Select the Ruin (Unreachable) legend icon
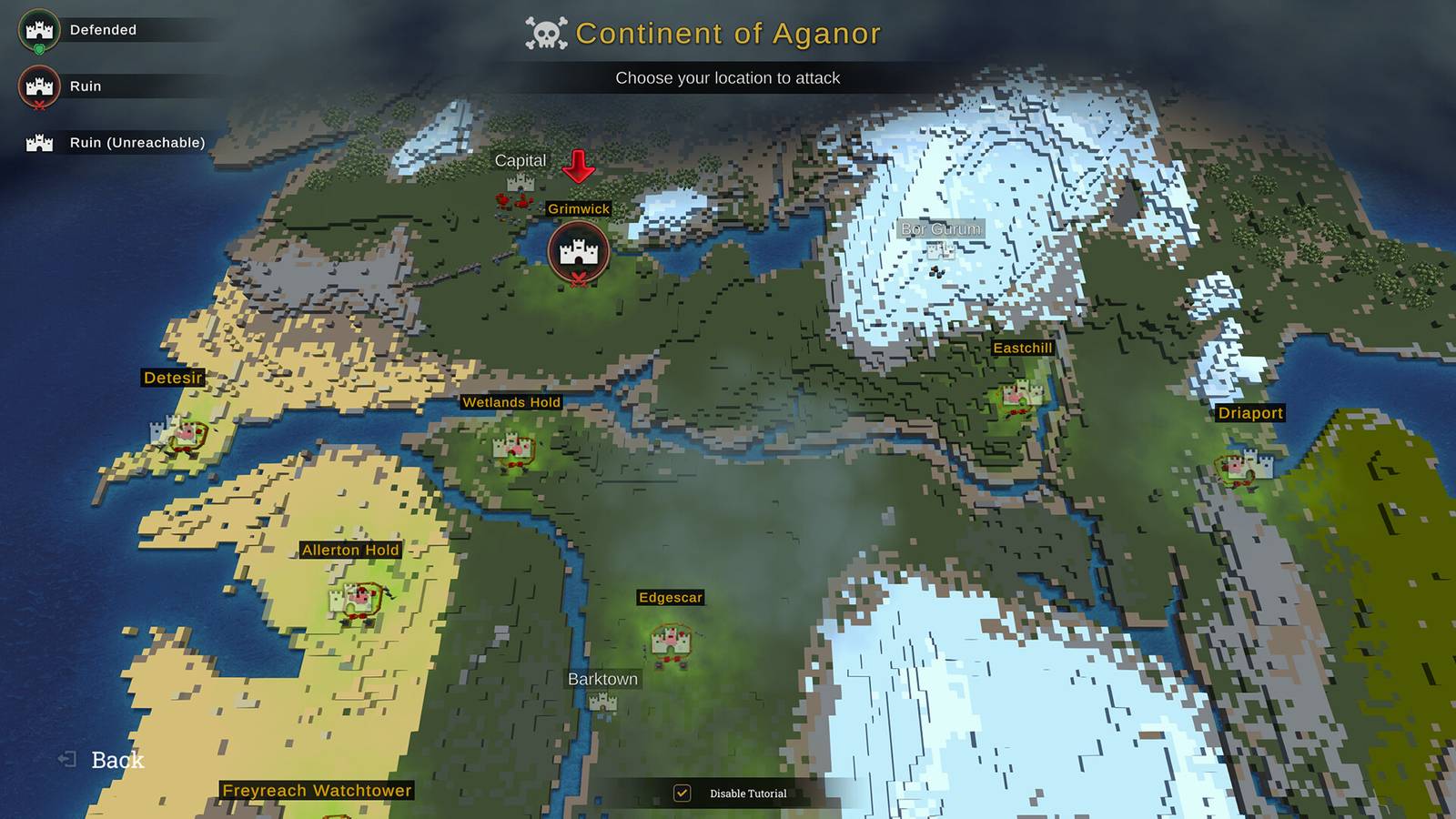 37,141
